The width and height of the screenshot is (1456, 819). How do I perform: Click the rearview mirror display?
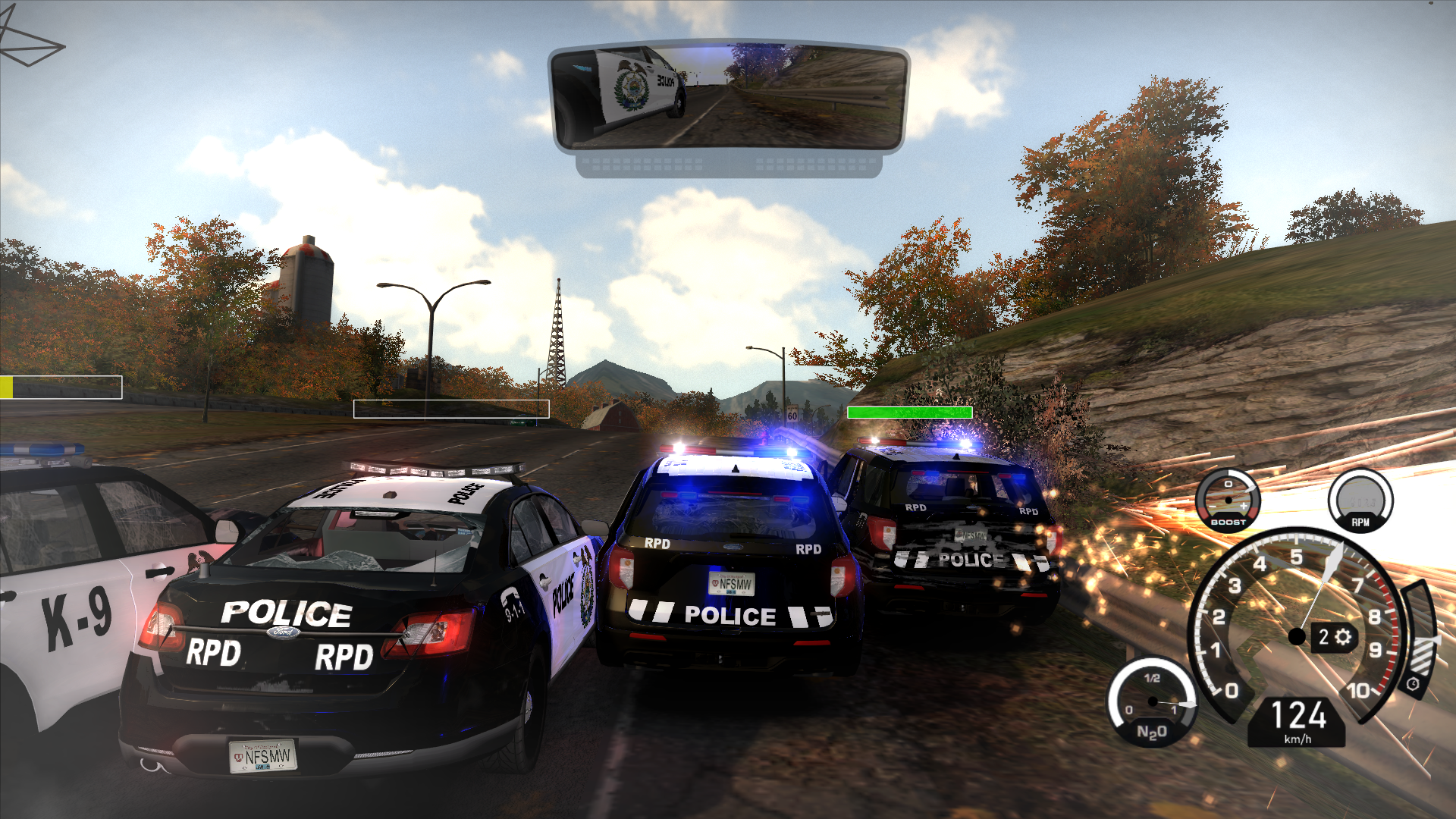728,96
